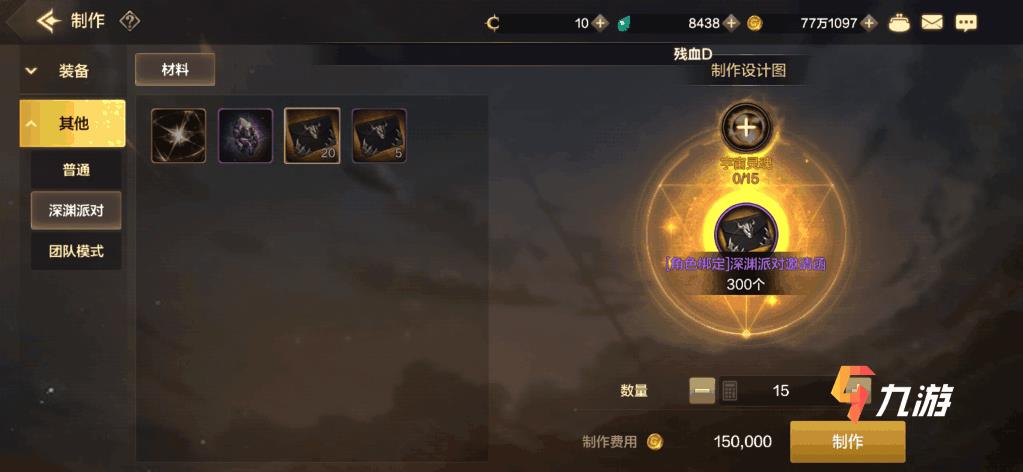
Task: Open the crafting help question mark
Action: pyautogui.click(x=129, y=21)
